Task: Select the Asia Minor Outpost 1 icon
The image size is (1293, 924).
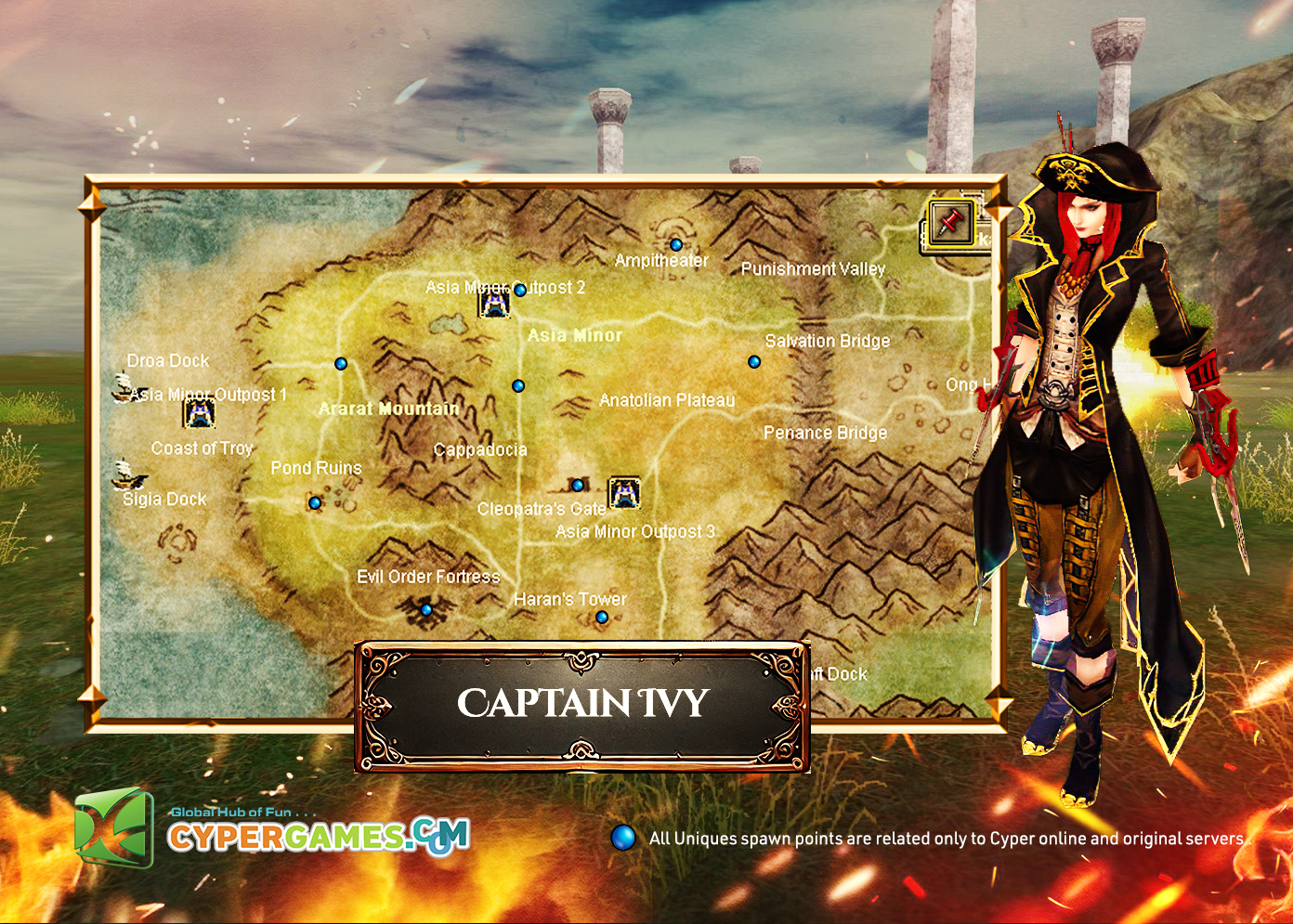Action: pos(199,412)
